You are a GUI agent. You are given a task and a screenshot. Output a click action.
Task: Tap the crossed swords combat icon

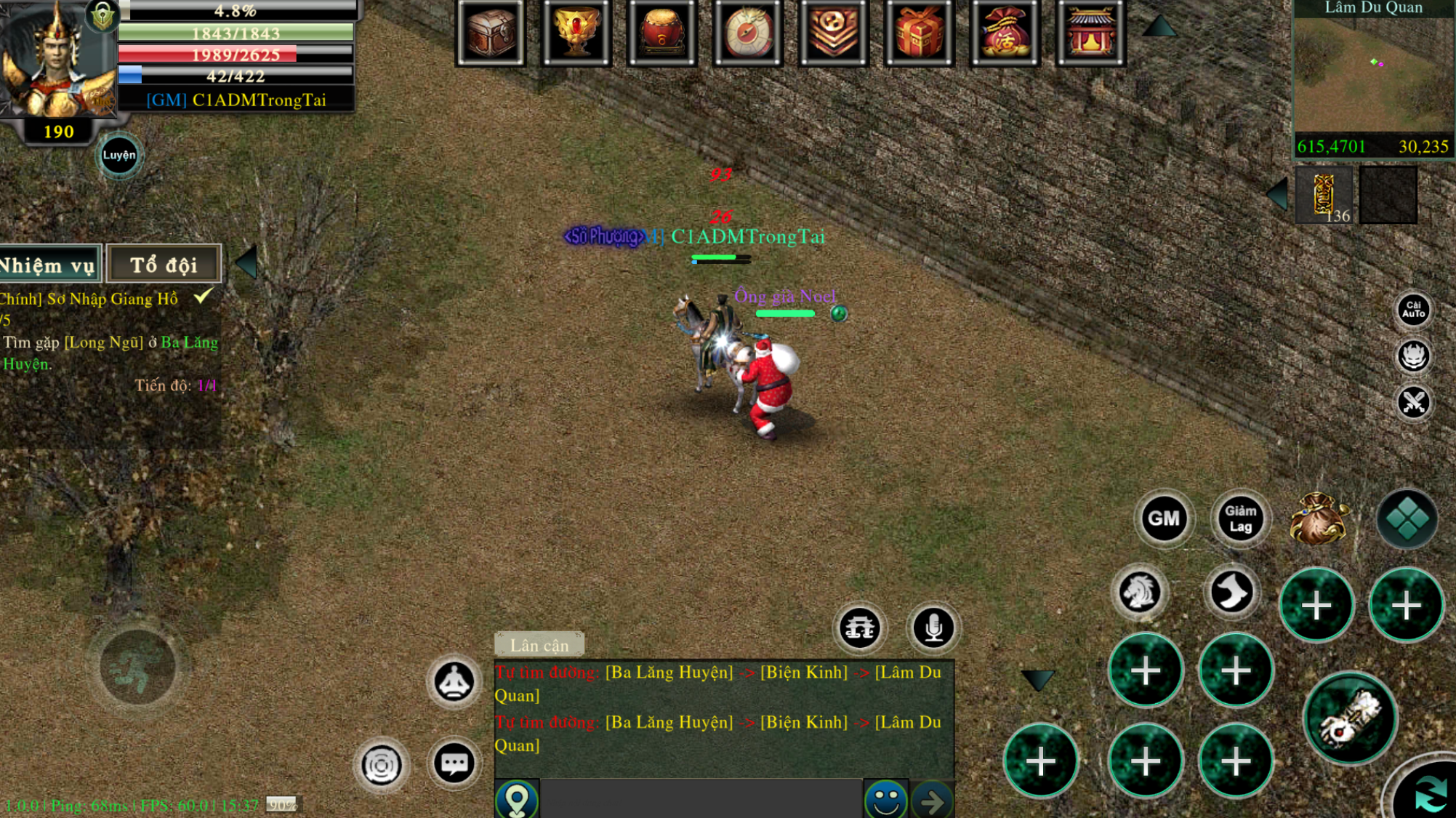coord(1413,402)
